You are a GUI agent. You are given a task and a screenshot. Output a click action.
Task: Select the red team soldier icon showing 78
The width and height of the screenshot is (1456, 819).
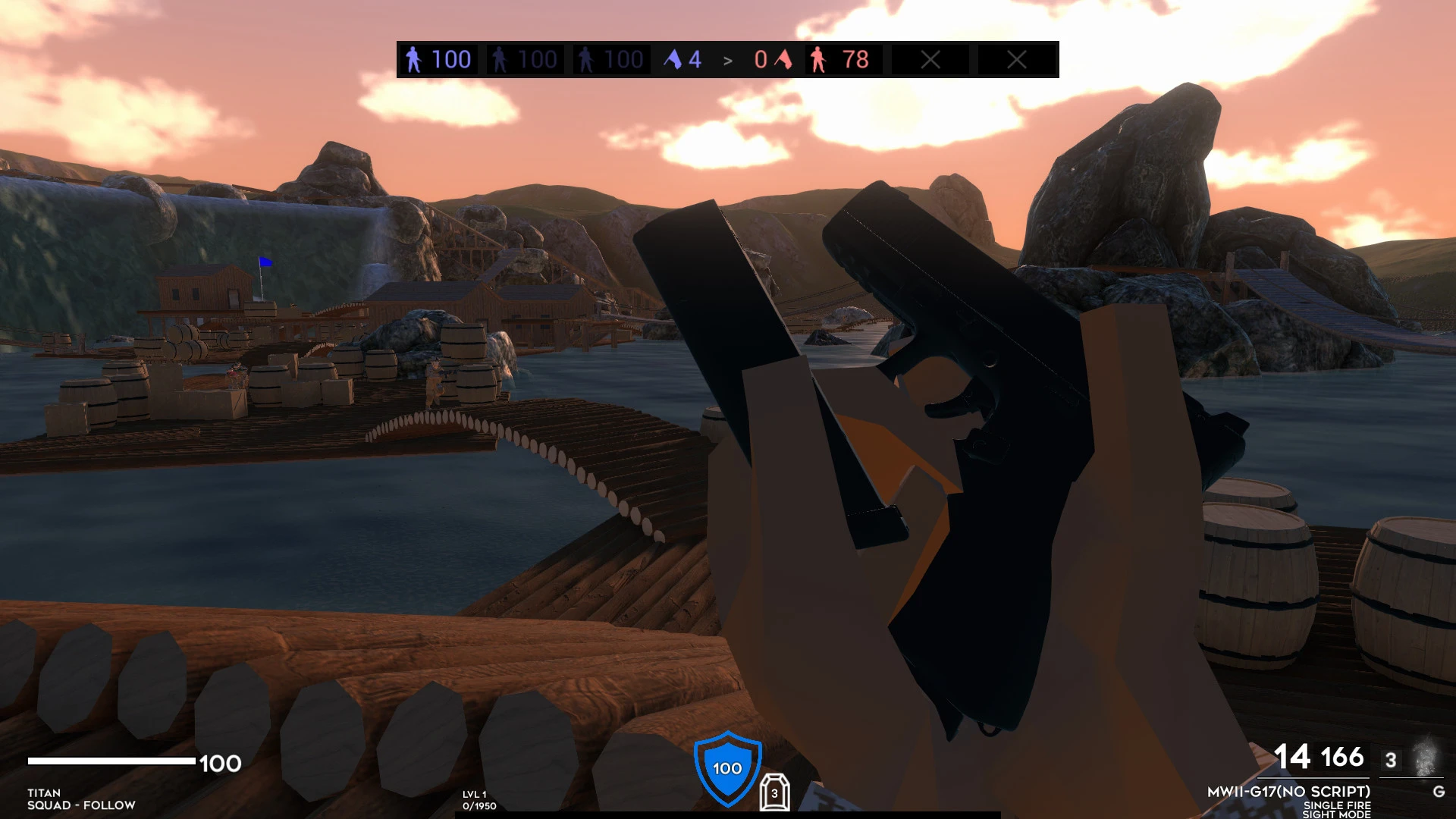(820, 58)
